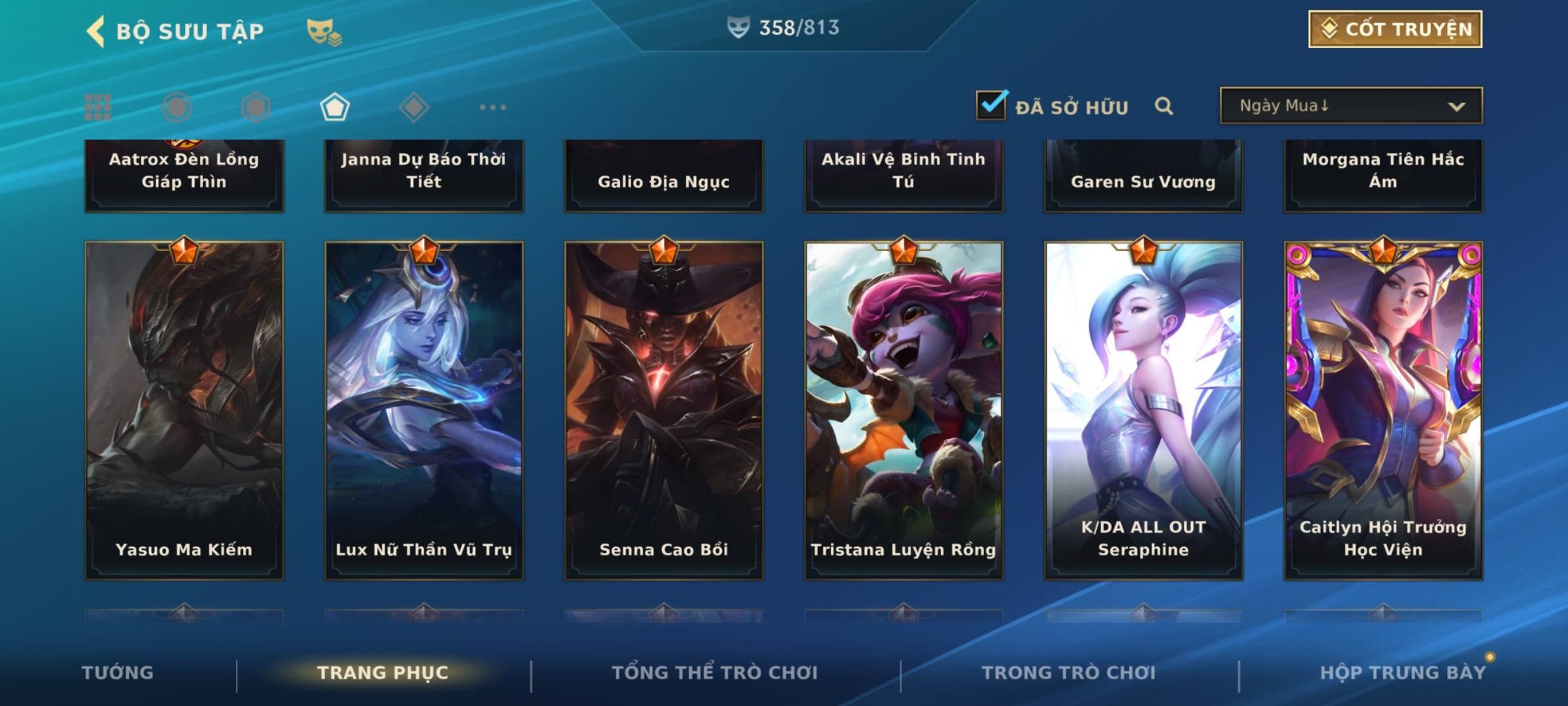Go to the Hộp Trưng Bày tab

click(x=1403, y=673)
